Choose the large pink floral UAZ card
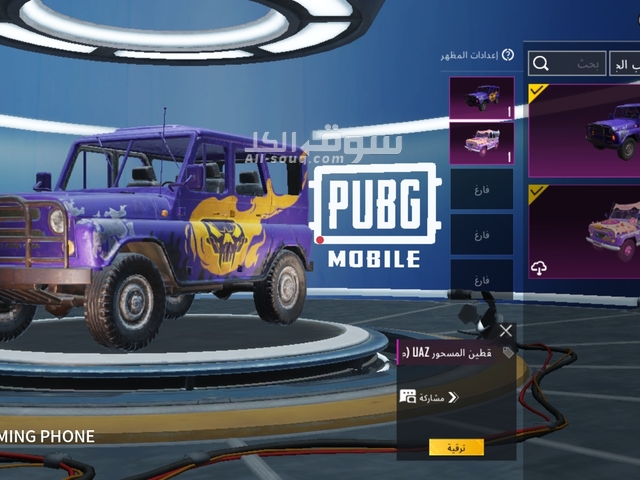The image size is (640, 480). point(585,232)
